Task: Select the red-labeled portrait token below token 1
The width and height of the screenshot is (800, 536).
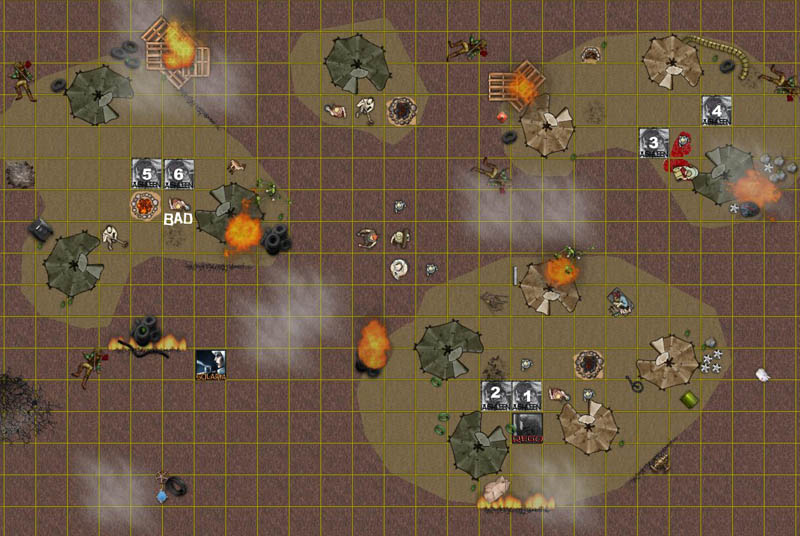Action: [526, 428]
